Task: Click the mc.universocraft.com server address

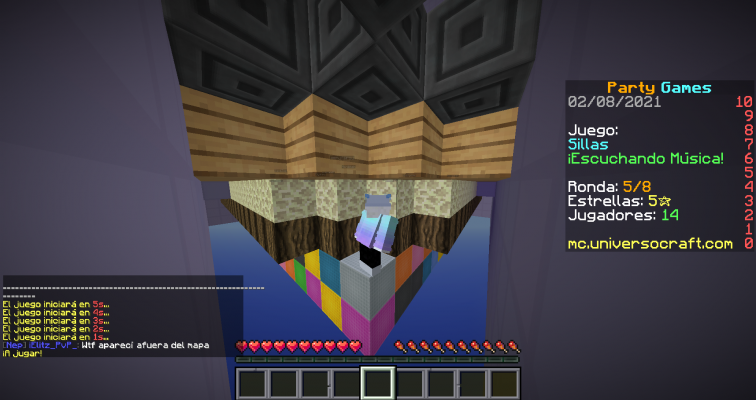Action: (649, 243)
